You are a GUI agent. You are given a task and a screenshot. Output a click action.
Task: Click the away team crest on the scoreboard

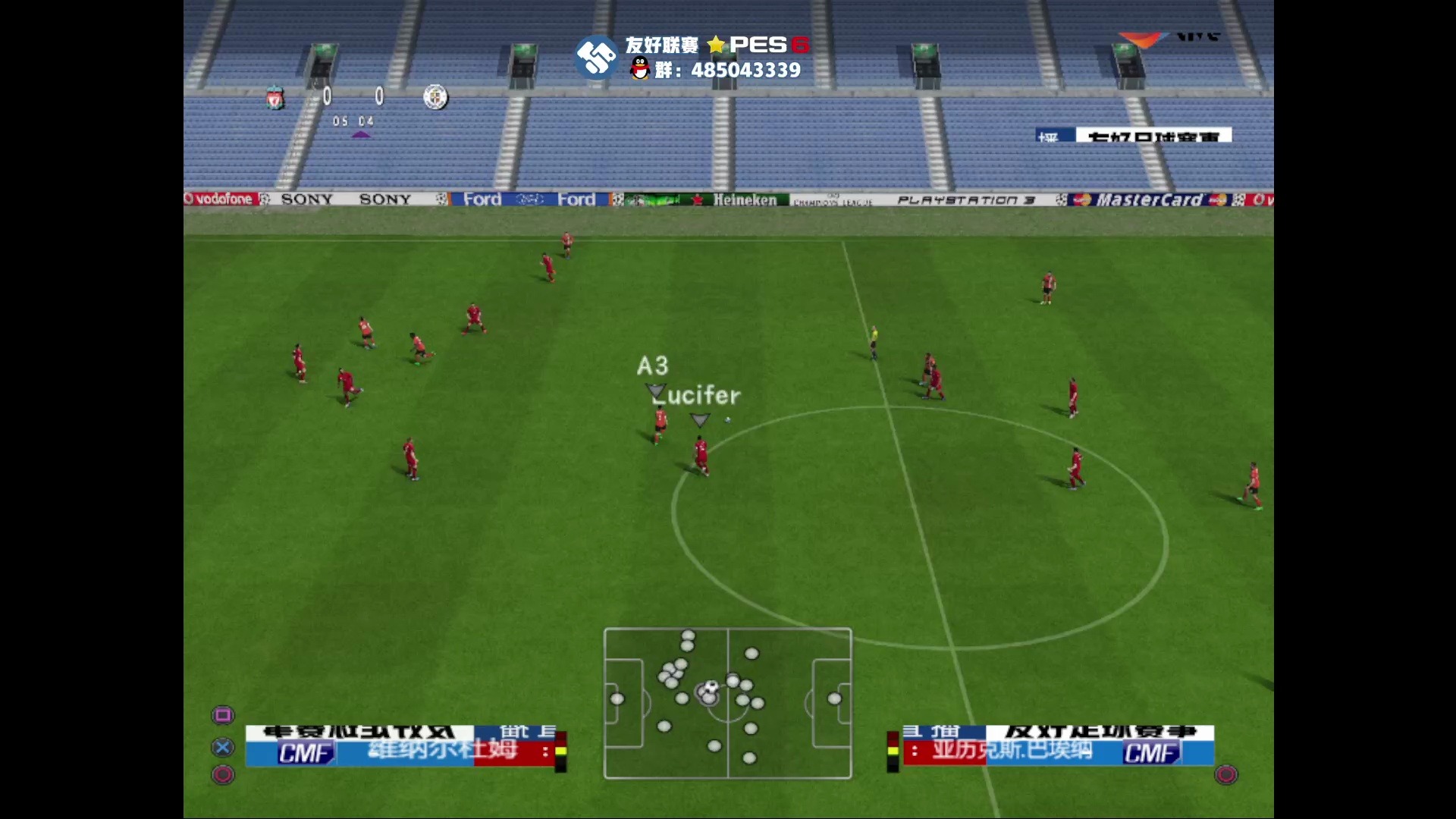pyautogui.click(x=435, y=97)
